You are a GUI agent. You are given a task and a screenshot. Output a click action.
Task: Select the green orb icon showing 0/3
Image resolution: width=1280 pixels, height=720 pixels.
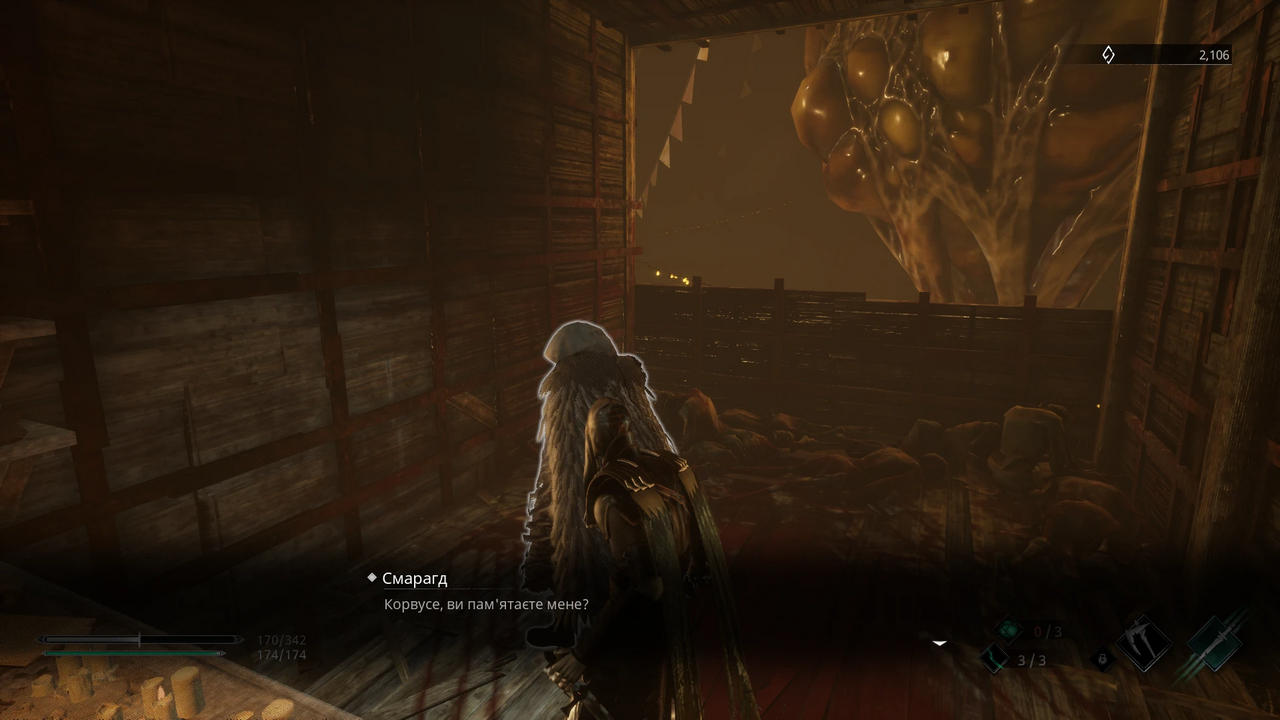(1008, 630)
